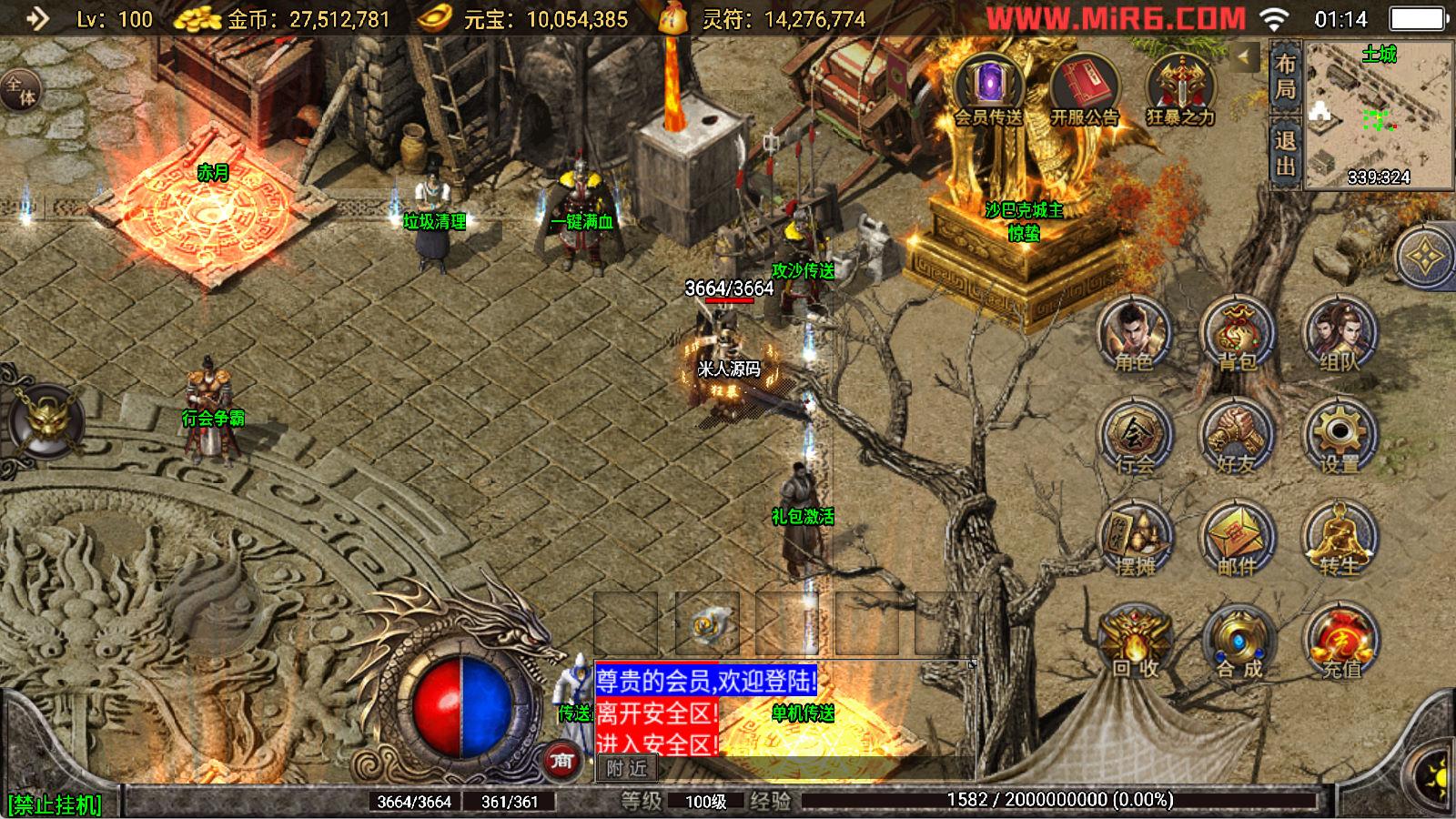Open the 组队 team menu
The height and width of the screenshot is (819, 1456).
click(1340, 335)
